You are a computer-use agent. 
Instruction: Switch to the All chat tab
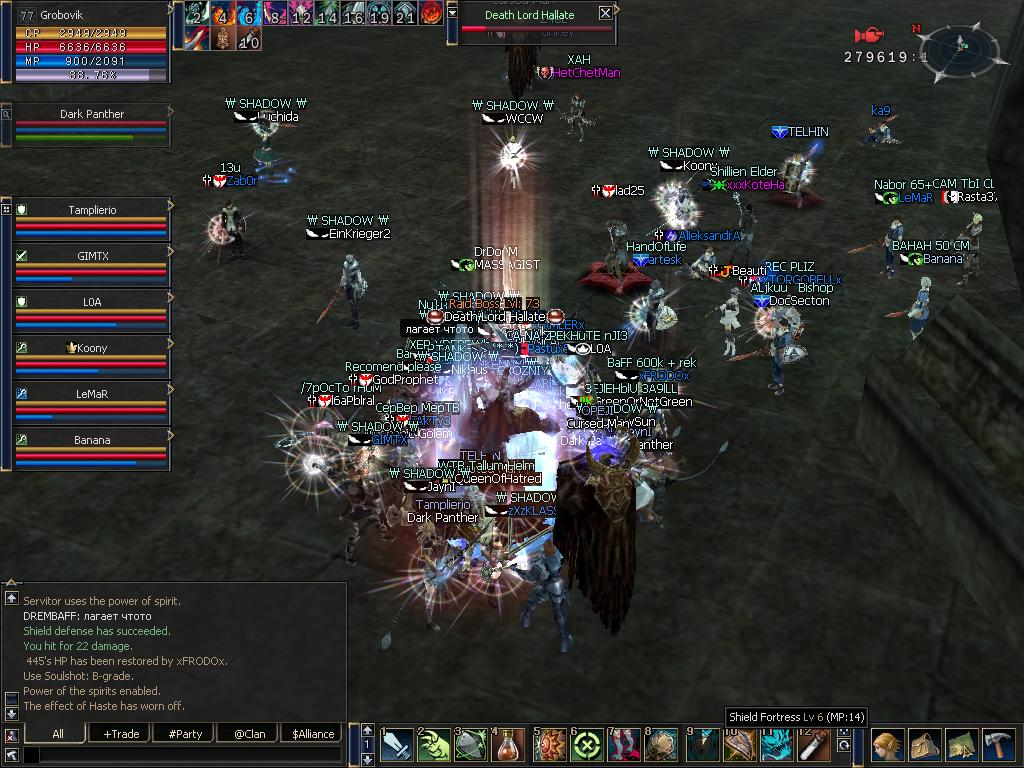coord(58,733)
